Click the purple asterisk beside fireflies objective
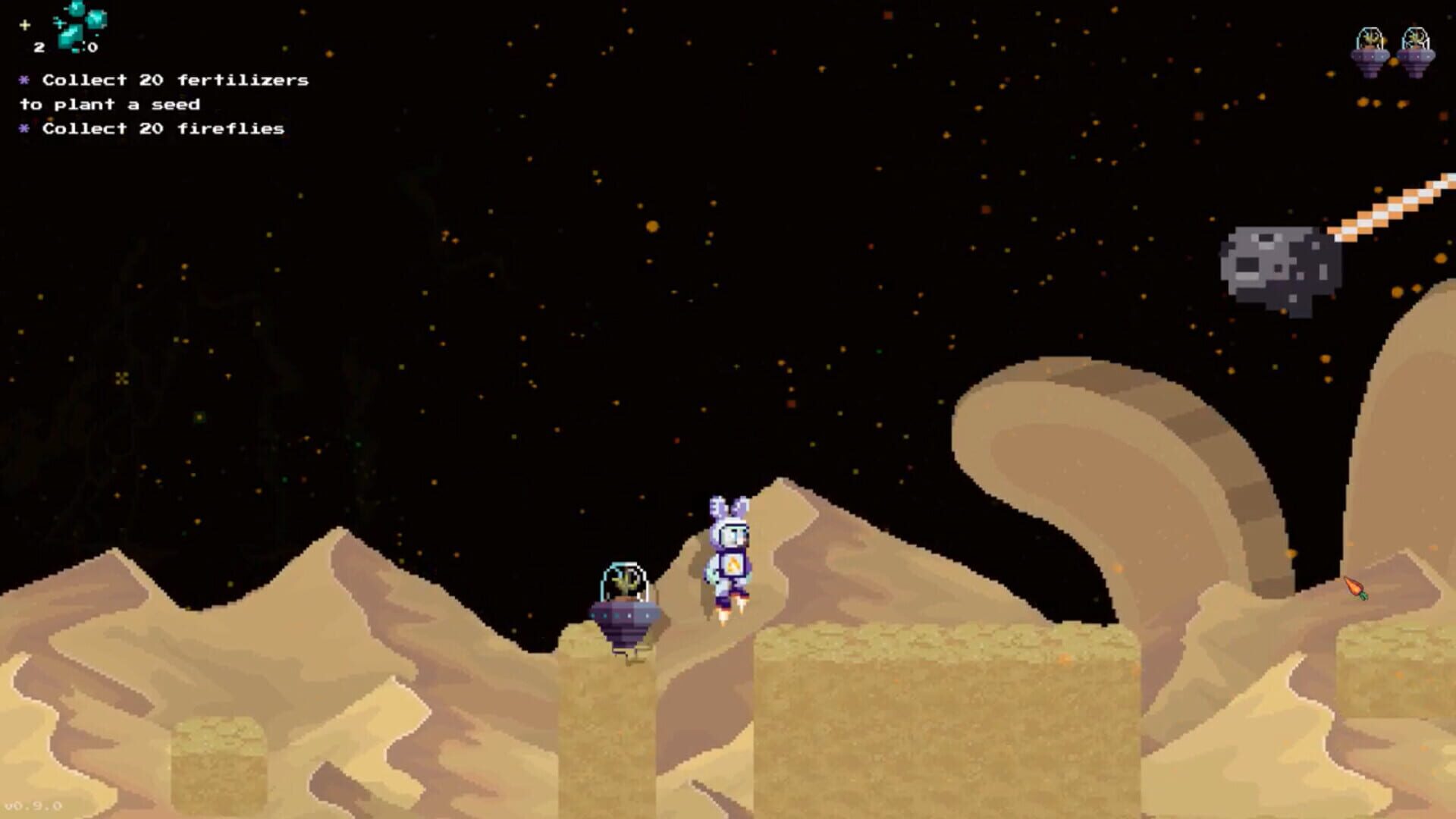1456x819 pixels. point(24,129)
